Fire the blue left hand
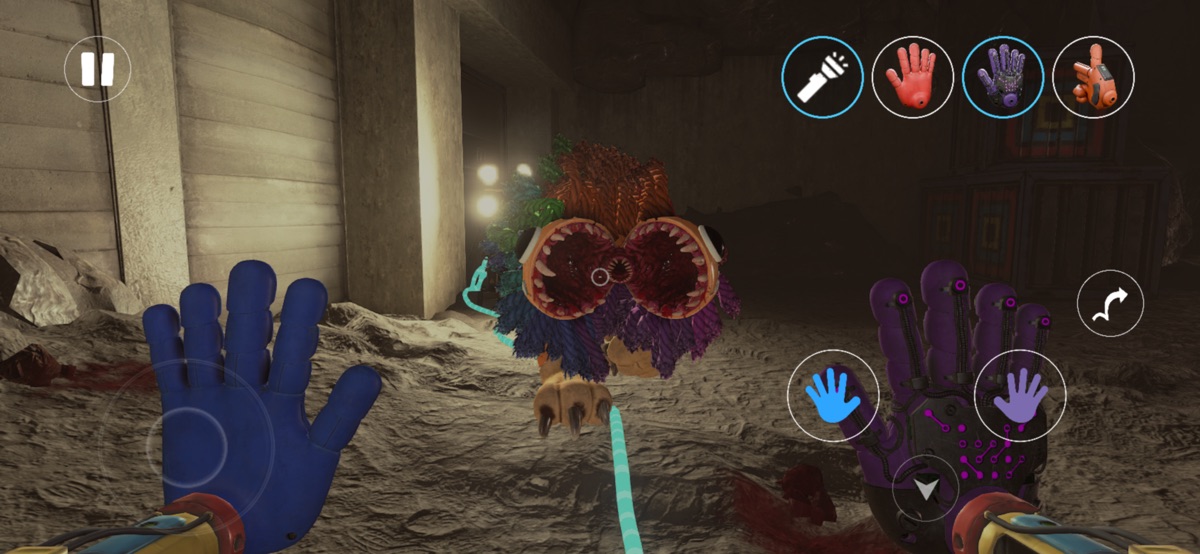 [833, 396]
